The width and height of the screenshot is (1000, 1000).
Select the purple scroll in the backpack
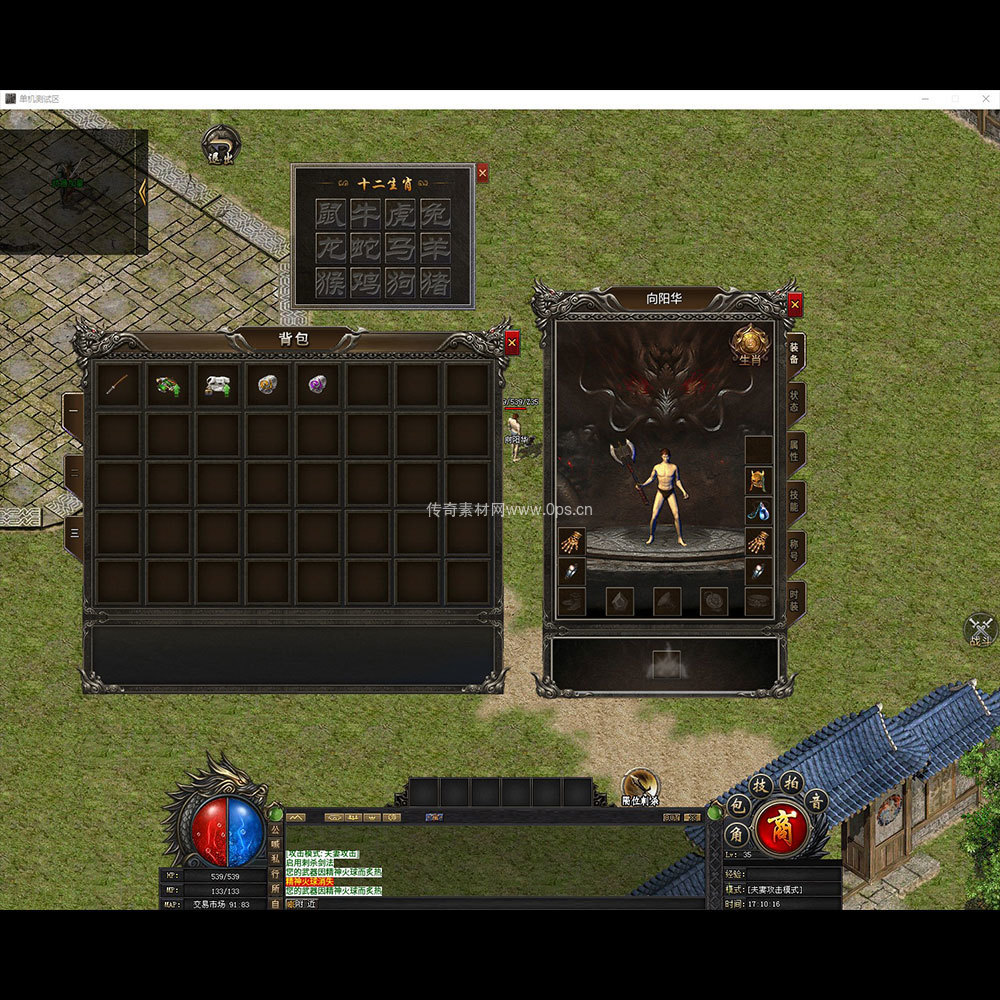(318, 385)
